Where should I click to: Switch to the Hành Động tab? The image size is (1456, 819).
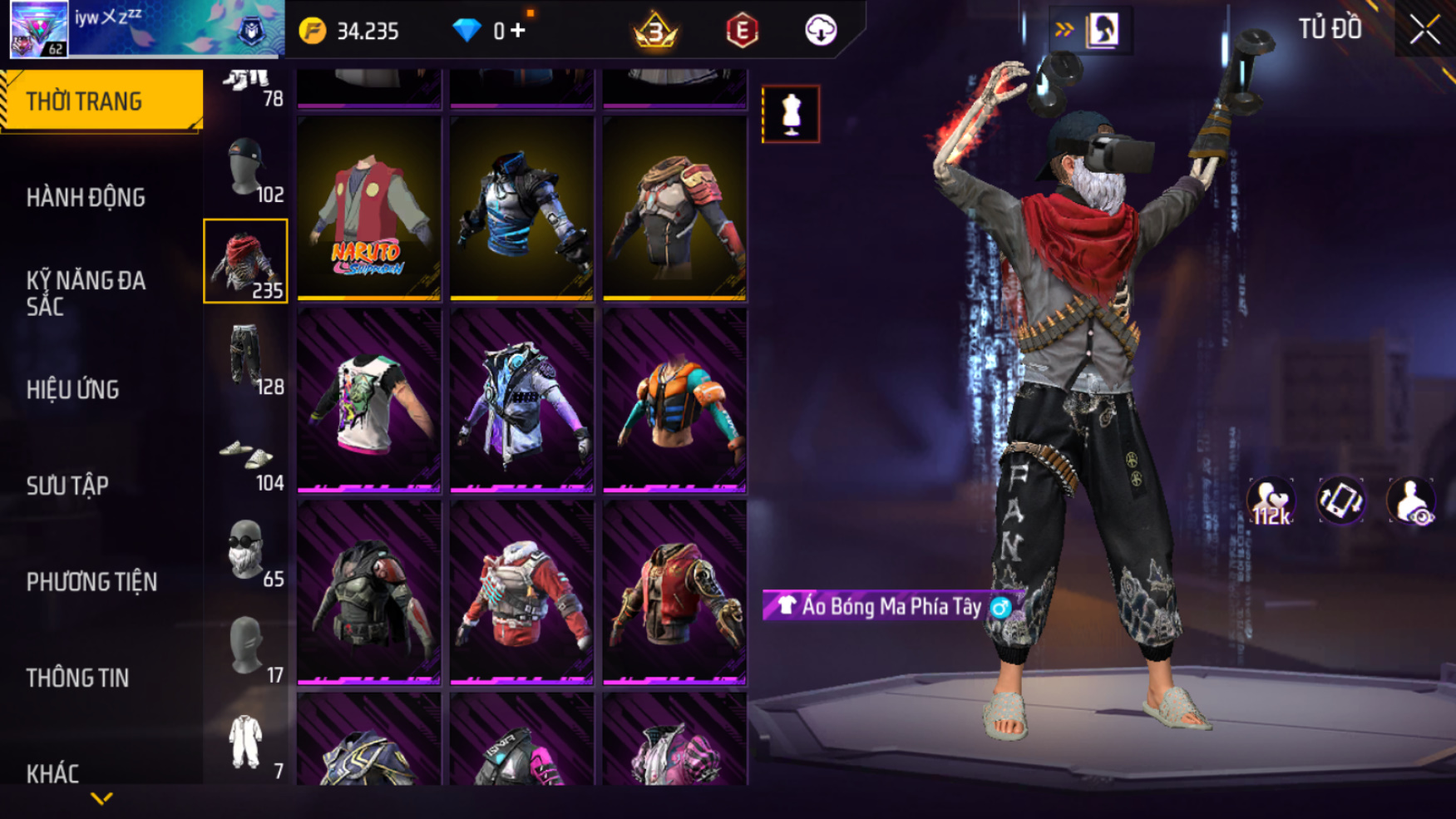(86, 198)
